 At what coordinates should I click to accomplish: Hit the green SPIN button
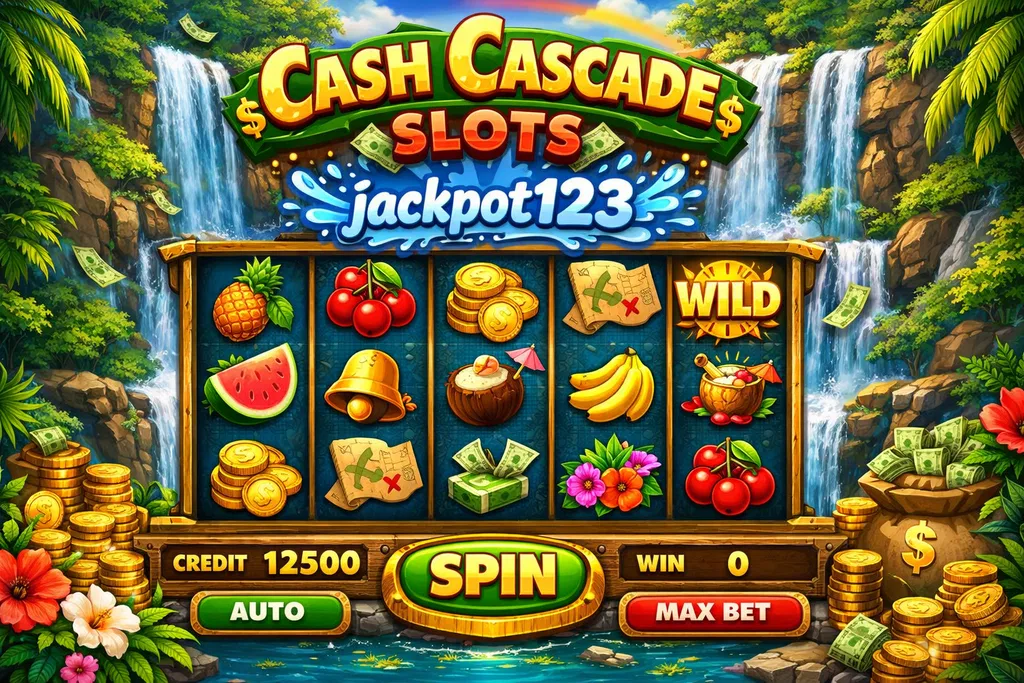pos(492,577)
